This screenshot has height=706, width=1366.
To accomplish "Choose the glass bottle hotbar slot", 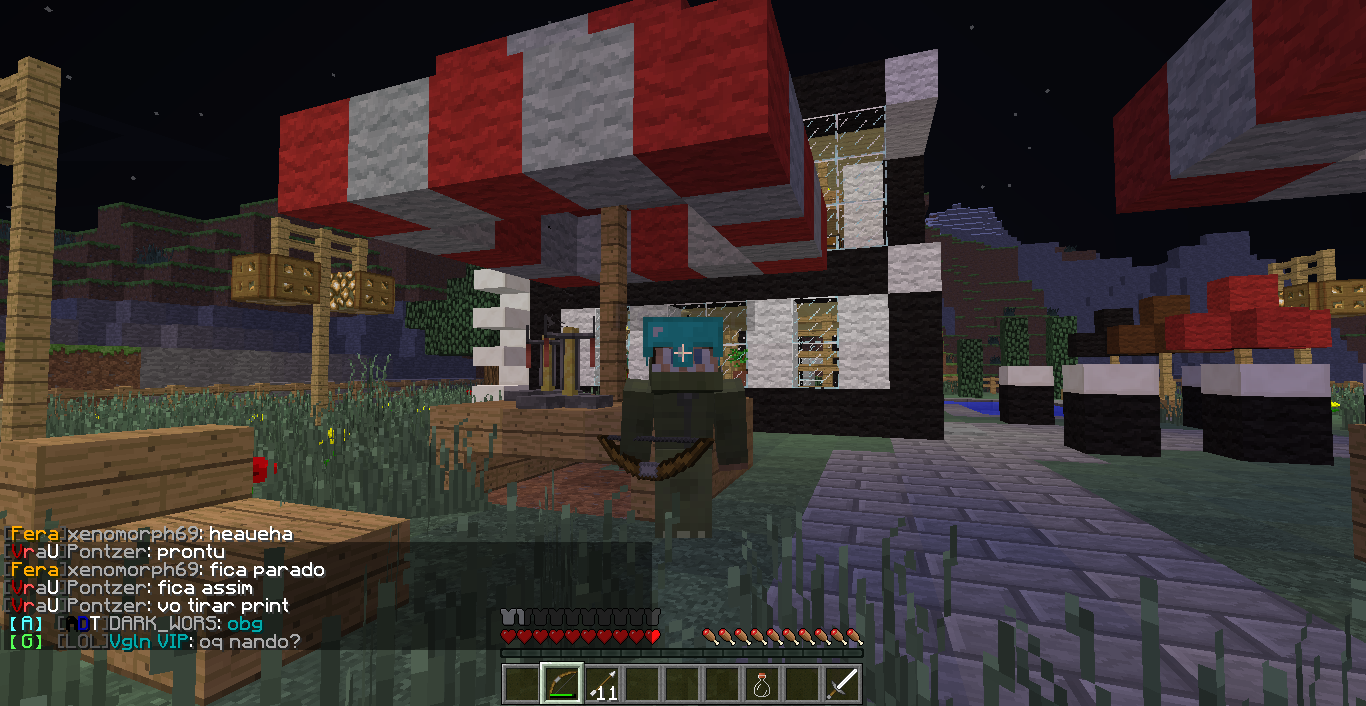I will [762, 684].
